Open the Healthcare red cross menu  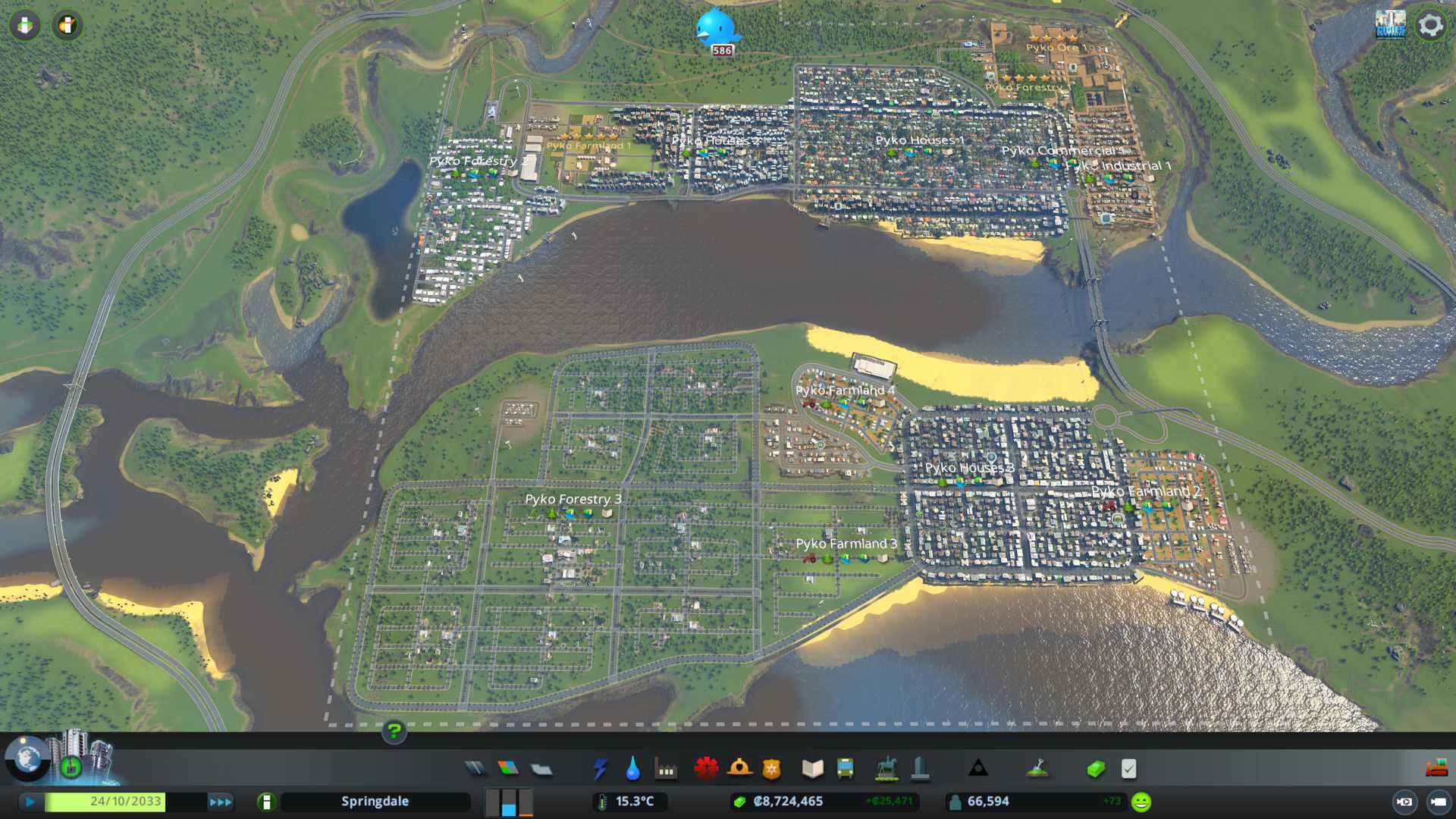point(706,769)
